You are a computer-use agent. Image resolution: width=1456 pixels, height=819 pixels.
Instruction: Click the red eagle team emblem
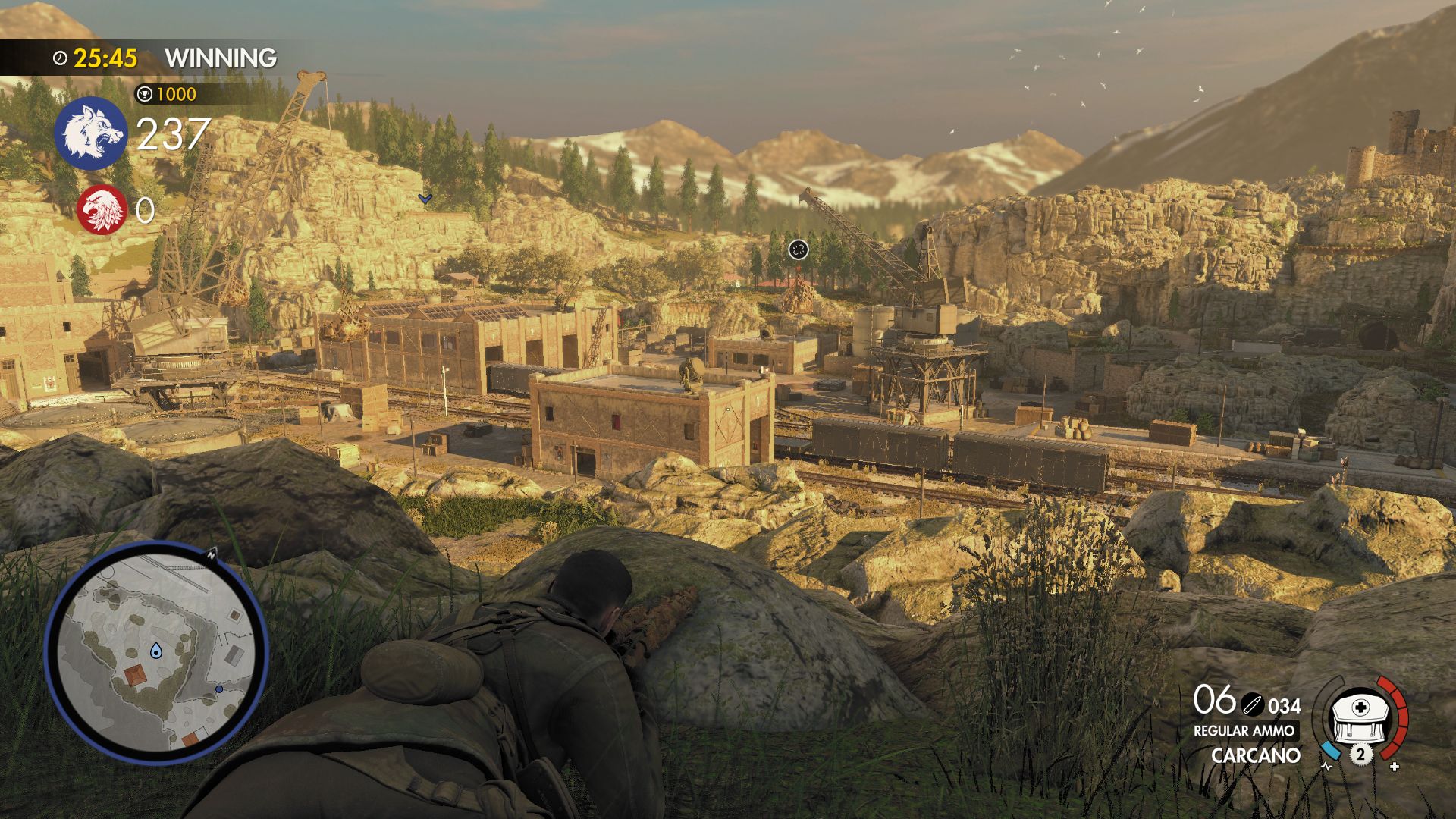[102, 209]
